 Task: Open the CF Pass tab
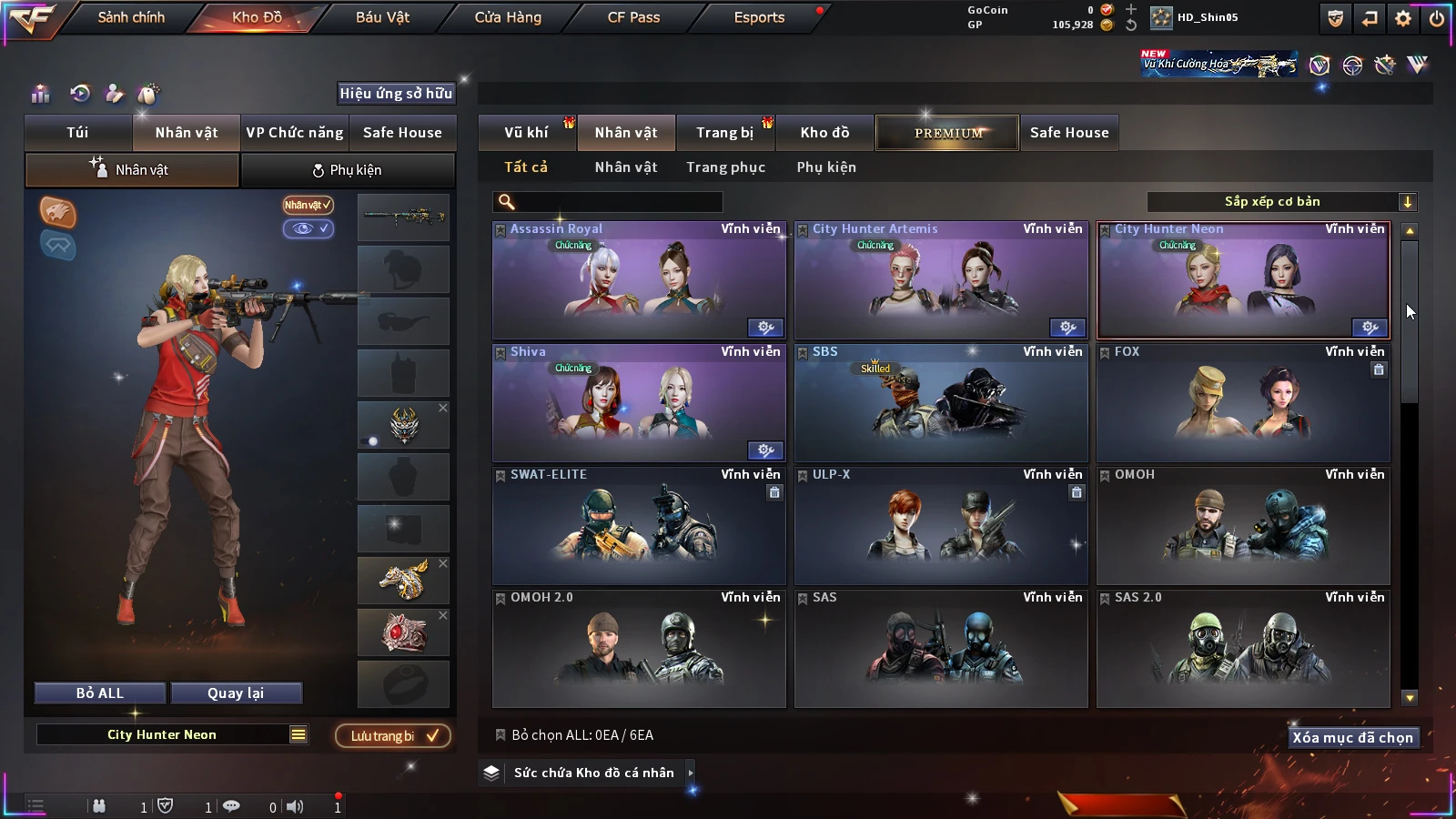pos(633,17)
